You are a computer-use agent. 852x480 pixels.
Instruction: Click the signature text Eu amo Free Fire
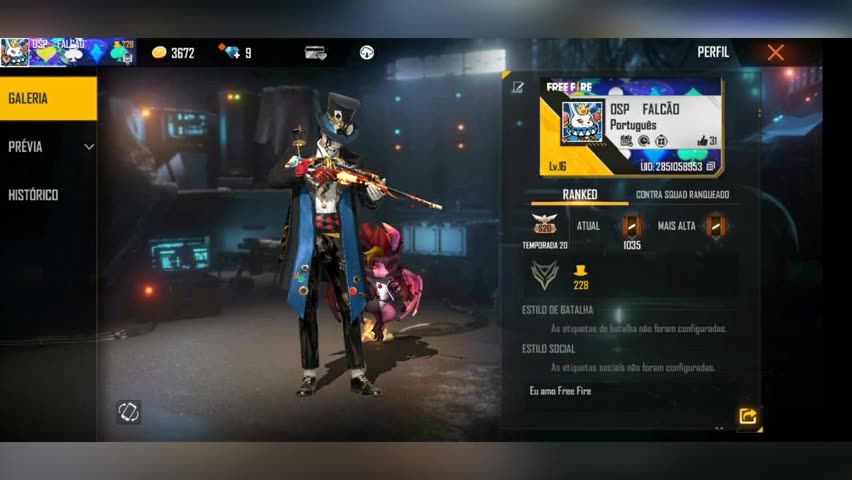[x=560, y=391]
